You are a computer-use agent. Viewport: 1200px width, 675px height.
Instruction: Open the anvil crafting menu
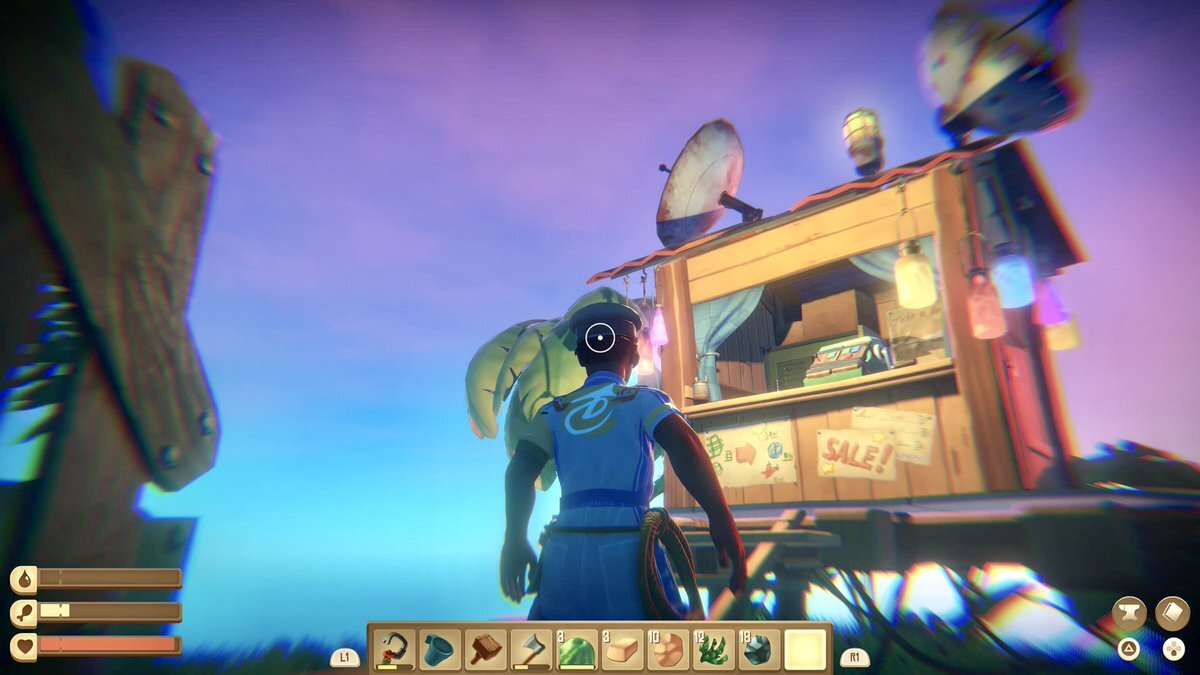1129,613
